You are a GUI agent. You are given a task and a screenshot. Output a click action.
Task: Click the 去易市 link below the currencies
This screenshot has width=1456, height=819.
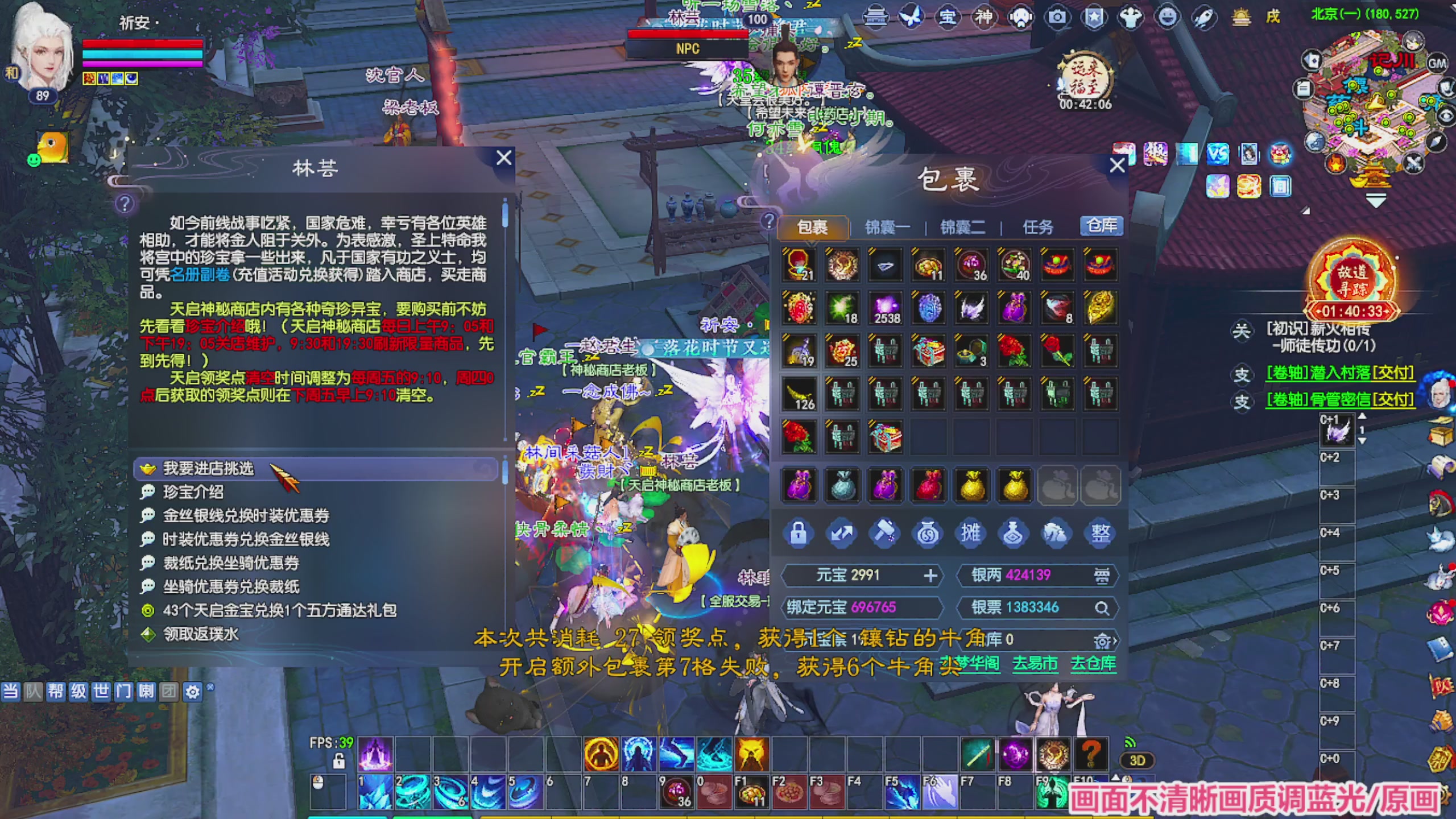(x=1035, y=664)
